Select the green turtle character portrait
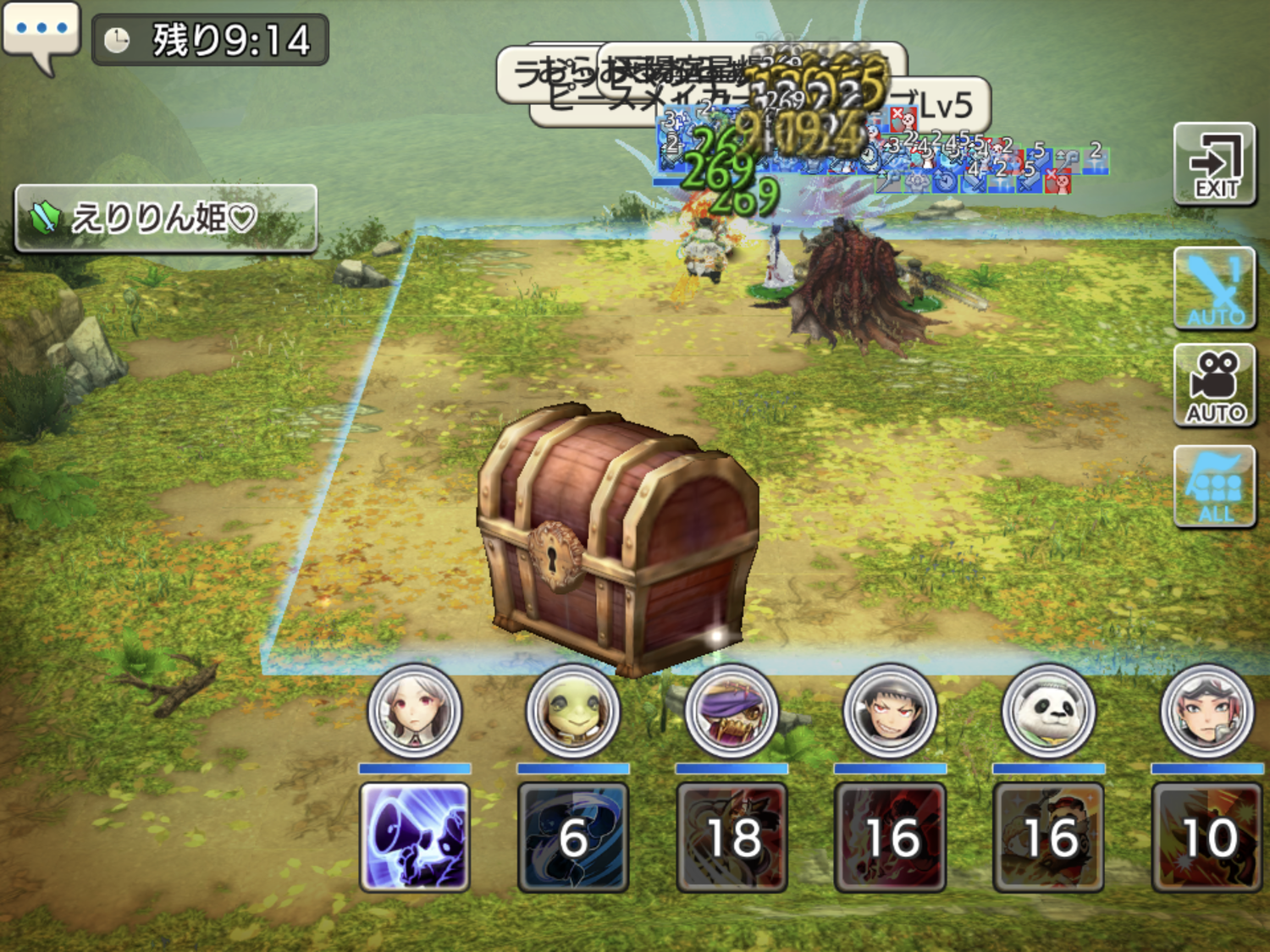 573,712
